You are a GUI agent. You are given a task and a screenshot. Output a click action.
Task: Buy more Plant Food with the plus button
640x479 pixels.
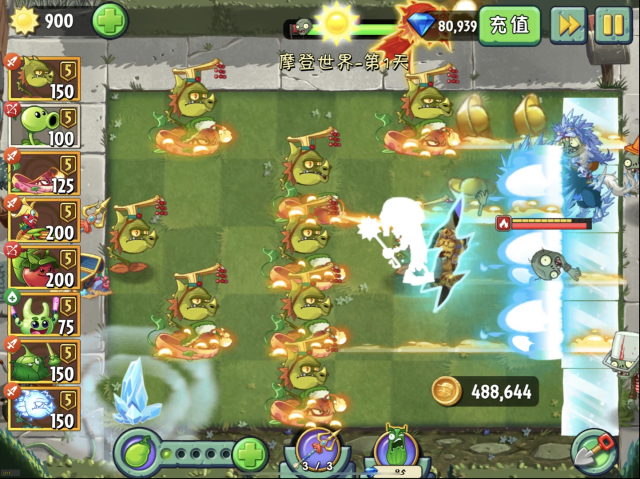[x=249, y=453]
